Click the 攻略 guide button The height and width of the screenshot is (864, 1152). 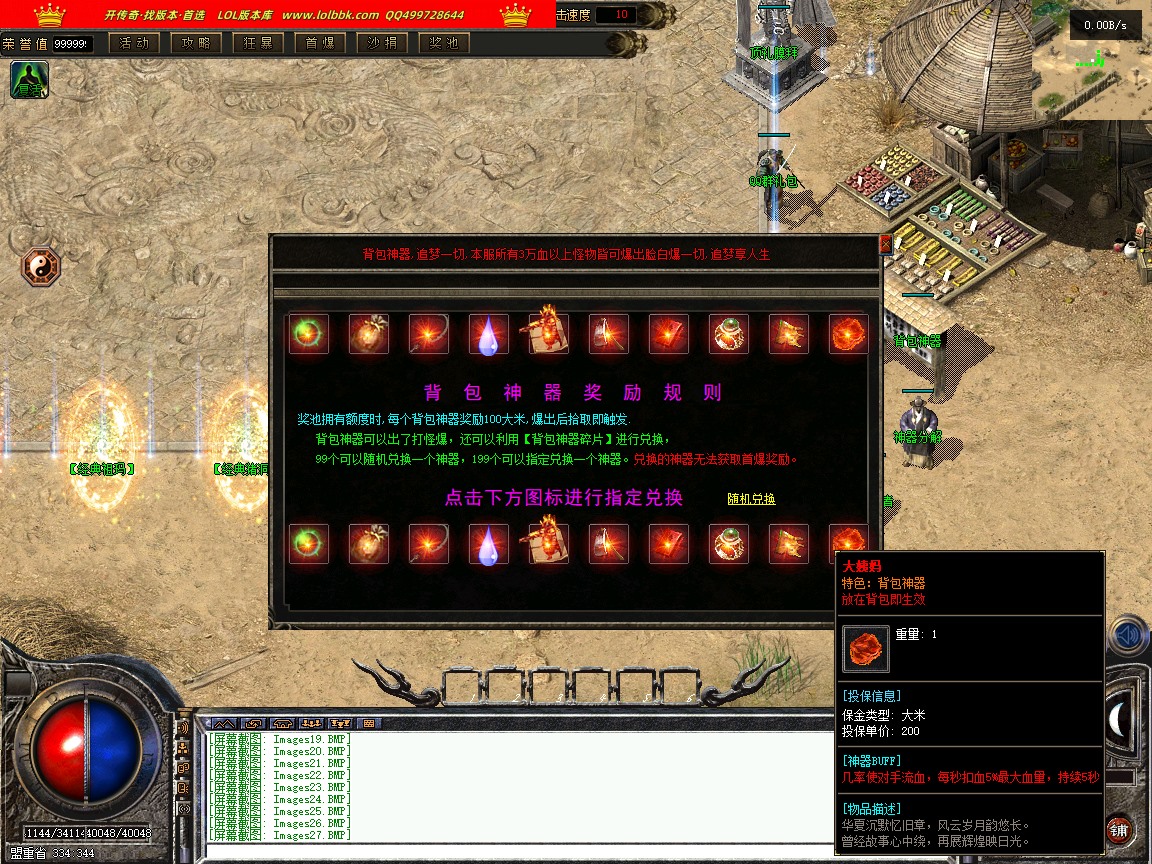196,43
